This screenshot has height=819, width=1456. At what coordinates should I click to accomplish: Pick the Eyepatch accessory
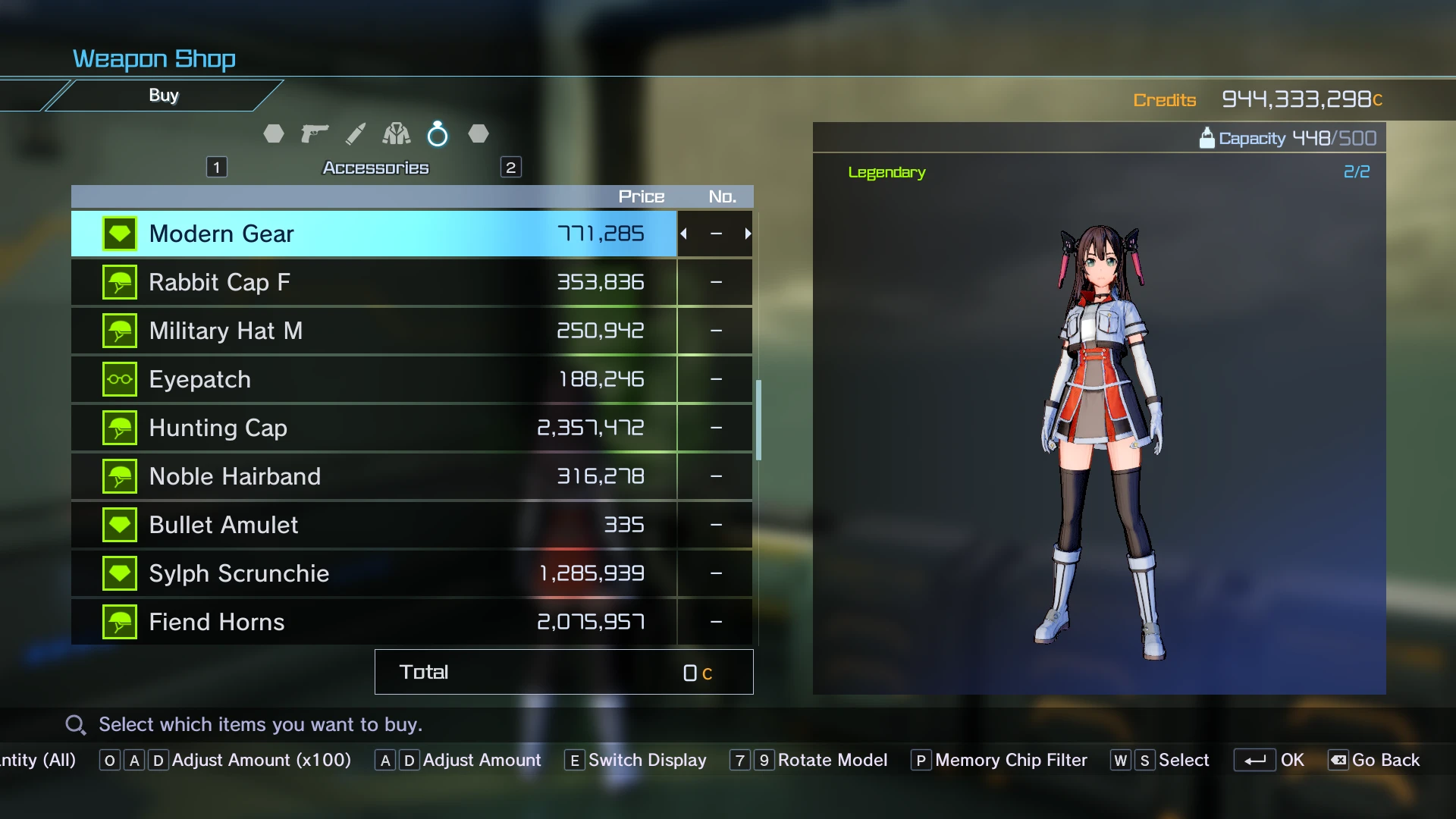pyautogui.click(x=373, y=379)
